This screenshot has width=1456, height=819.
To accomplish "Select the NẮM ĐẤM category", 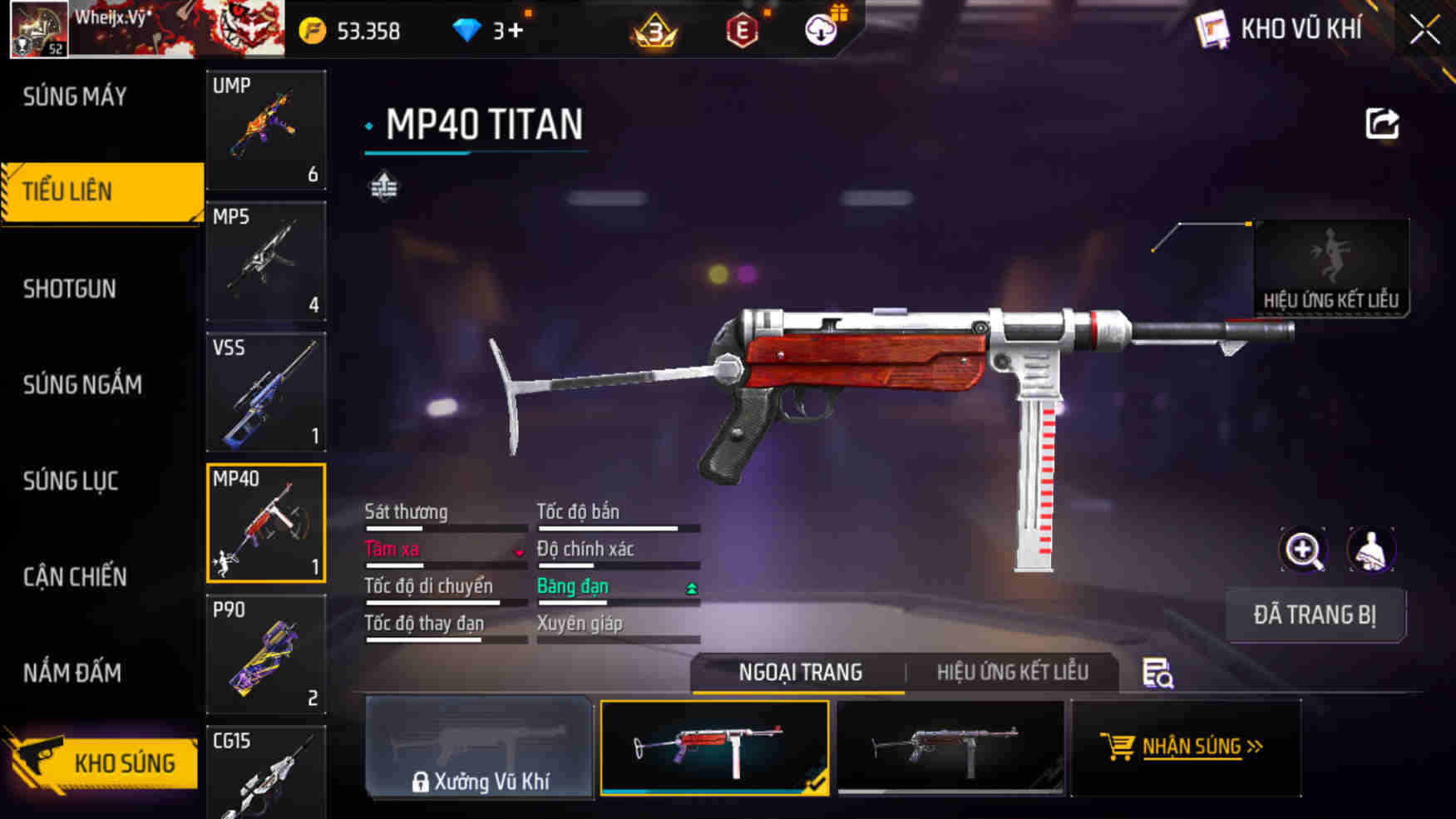I will (x=72, y=673).
